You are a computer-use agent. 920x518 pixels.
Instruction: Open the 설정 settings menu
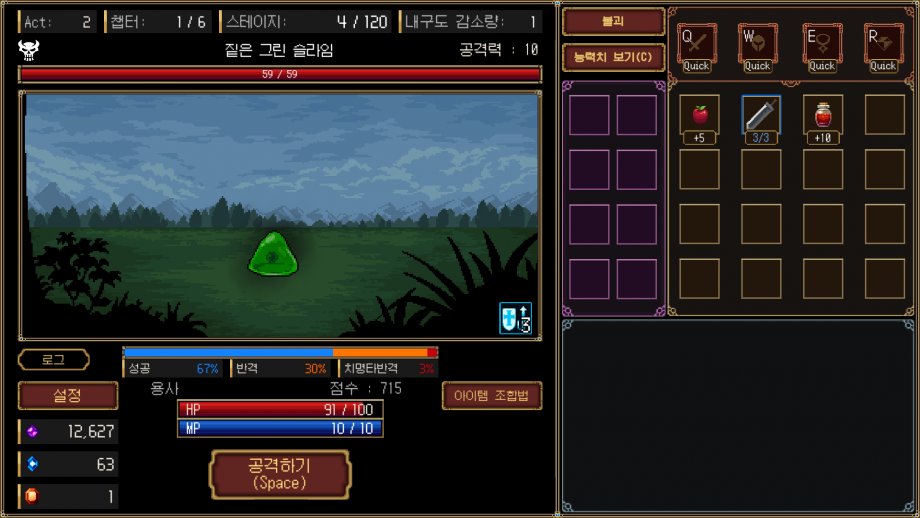click(x=67, y=396)
